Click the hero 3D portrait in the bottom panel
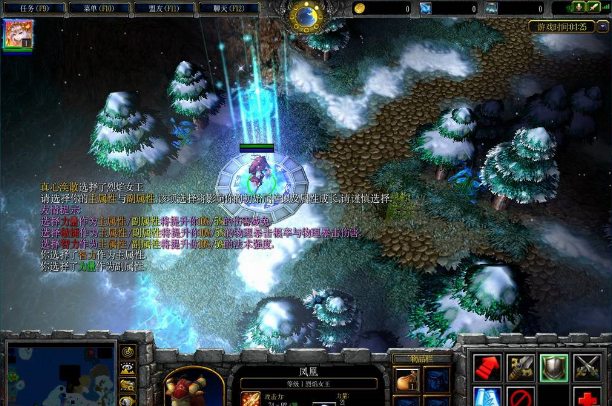The height and width of the screenshot is (406, 612). 192,386
